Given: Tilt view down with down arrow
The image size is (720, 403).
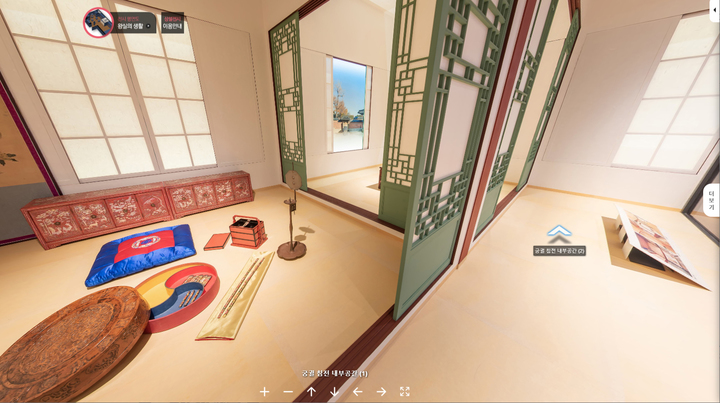Looking at the screenshot, I should click(x=334, y=392).
